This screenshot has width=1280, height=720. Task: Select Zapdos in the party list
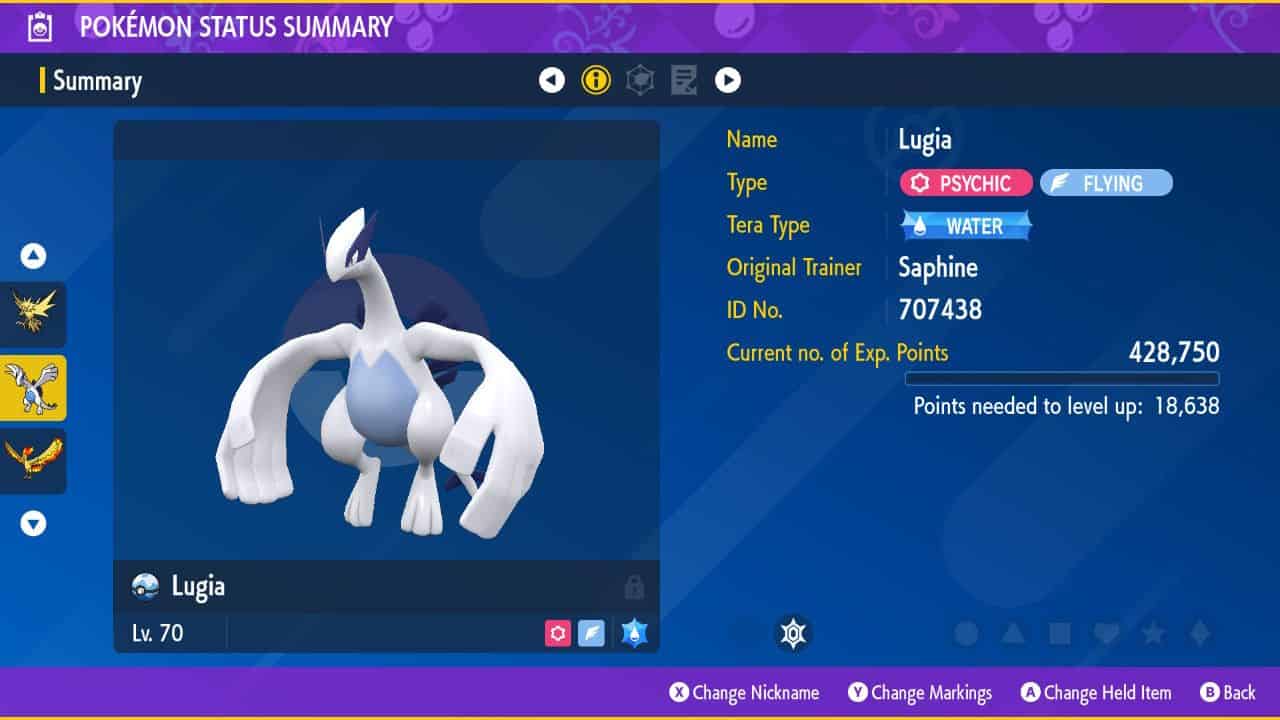pyautogui.click(x=33, y=314)
